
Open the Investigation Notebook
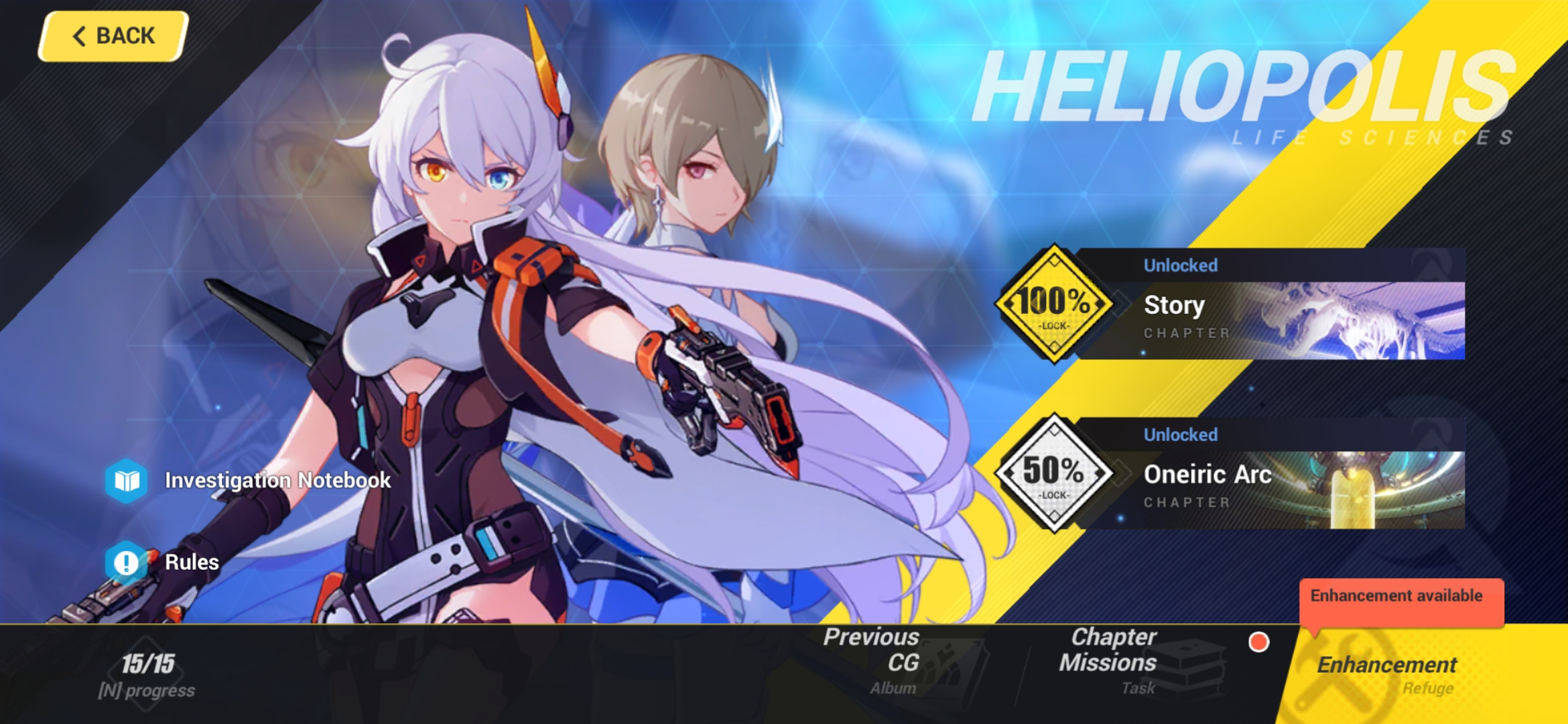[277, 480]
